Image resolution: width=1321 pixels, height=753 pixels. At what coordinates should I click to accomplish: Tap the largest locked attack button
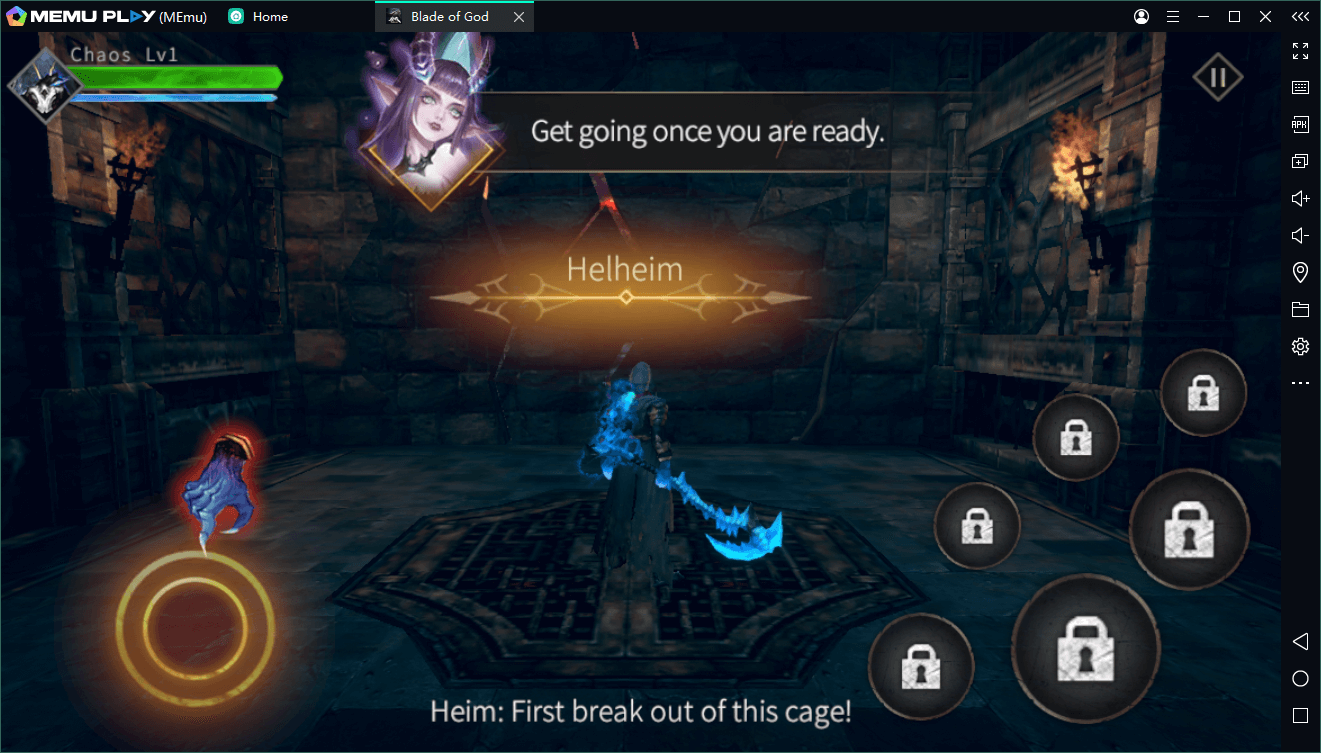click(1085, 648)
